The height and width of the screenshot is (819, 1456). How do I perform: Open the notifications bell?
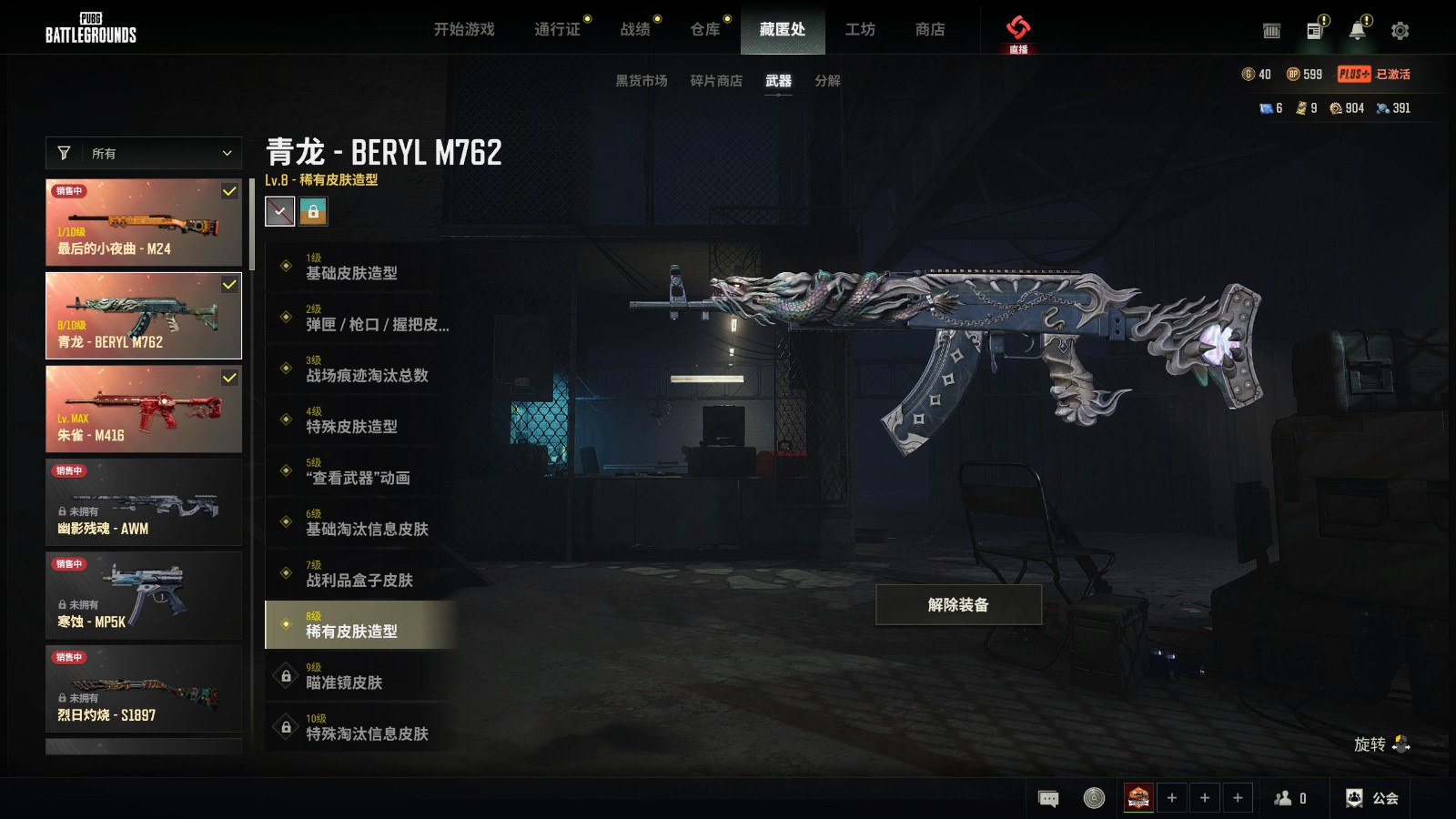tap(1357, 31)
